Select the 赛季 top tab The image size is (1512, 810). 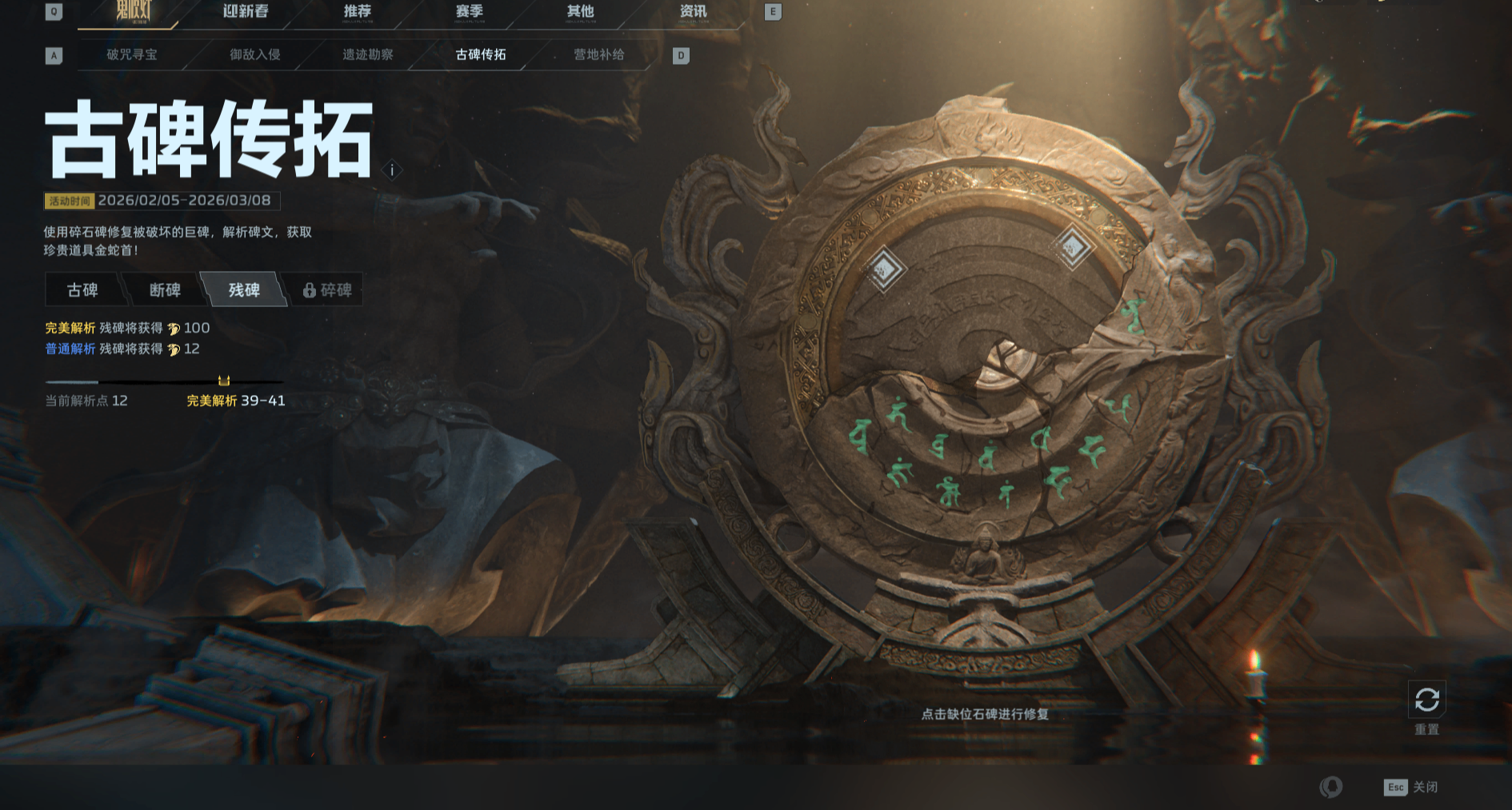click(x=469, y=11)
